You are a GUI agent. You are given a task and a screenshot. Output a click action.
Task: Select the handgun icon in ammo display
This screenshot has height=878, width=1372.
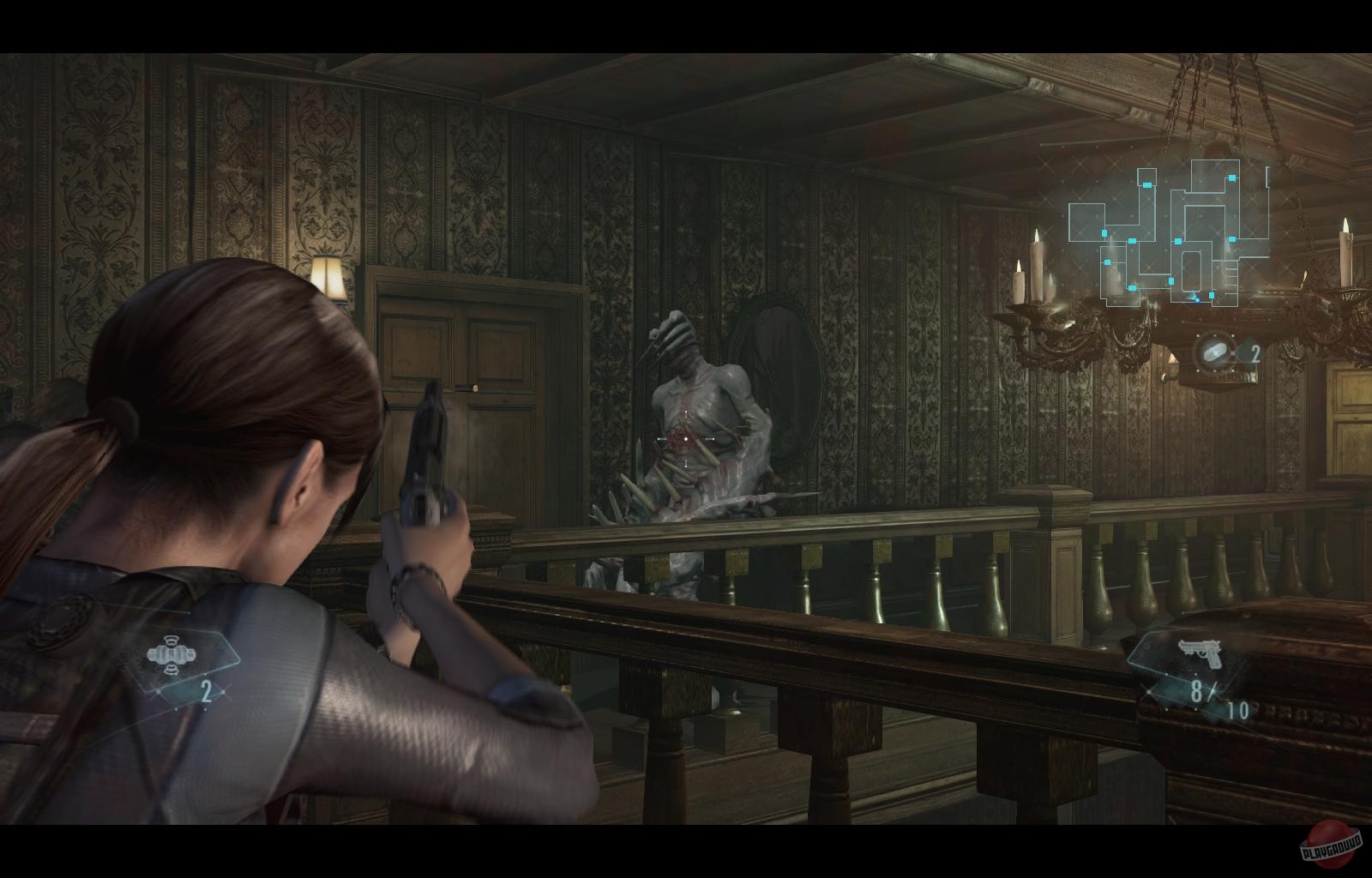(1200, 653)
